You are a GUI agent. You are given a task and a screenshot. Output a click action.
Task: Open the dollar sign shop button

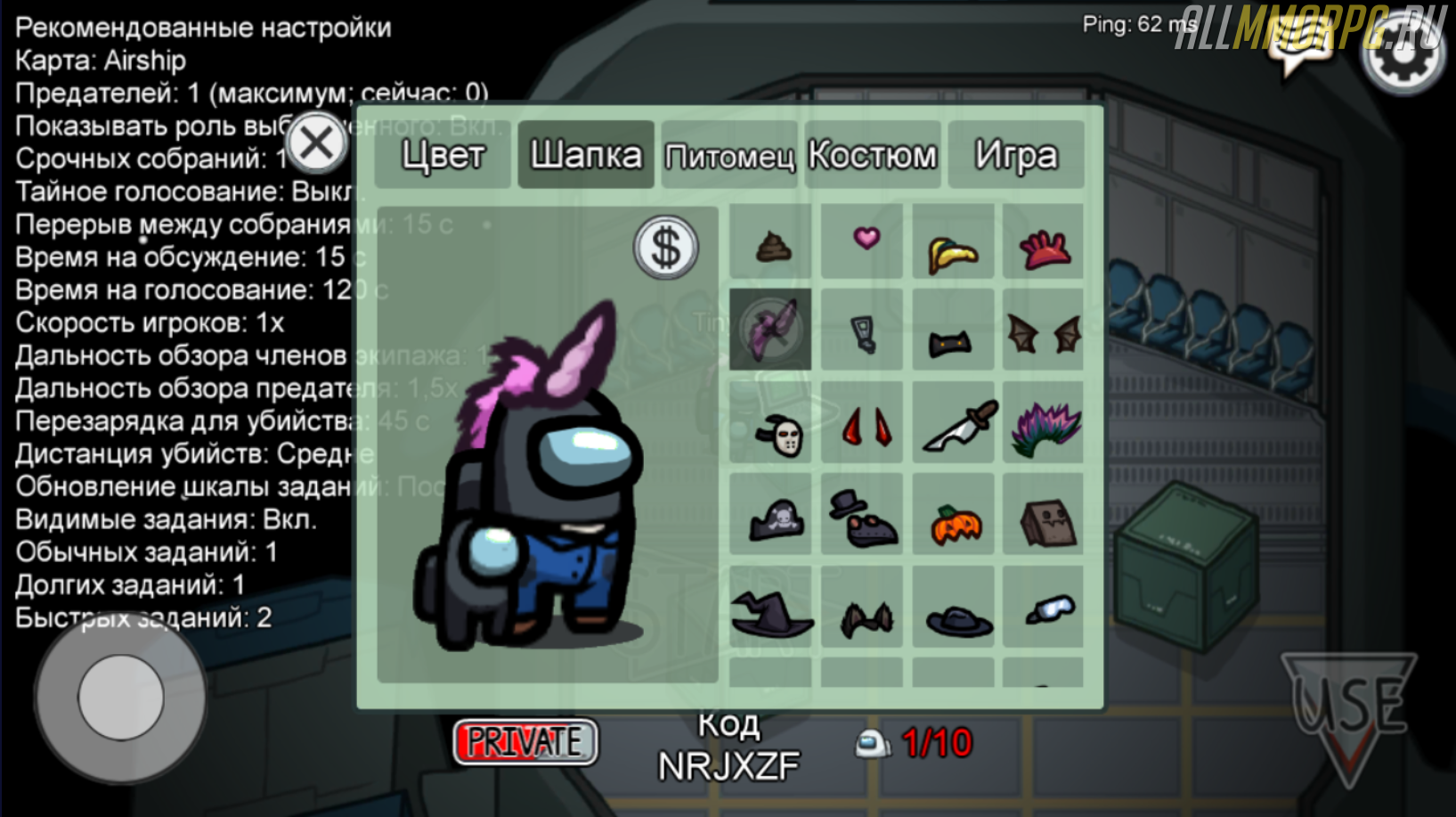click(665, 247)
